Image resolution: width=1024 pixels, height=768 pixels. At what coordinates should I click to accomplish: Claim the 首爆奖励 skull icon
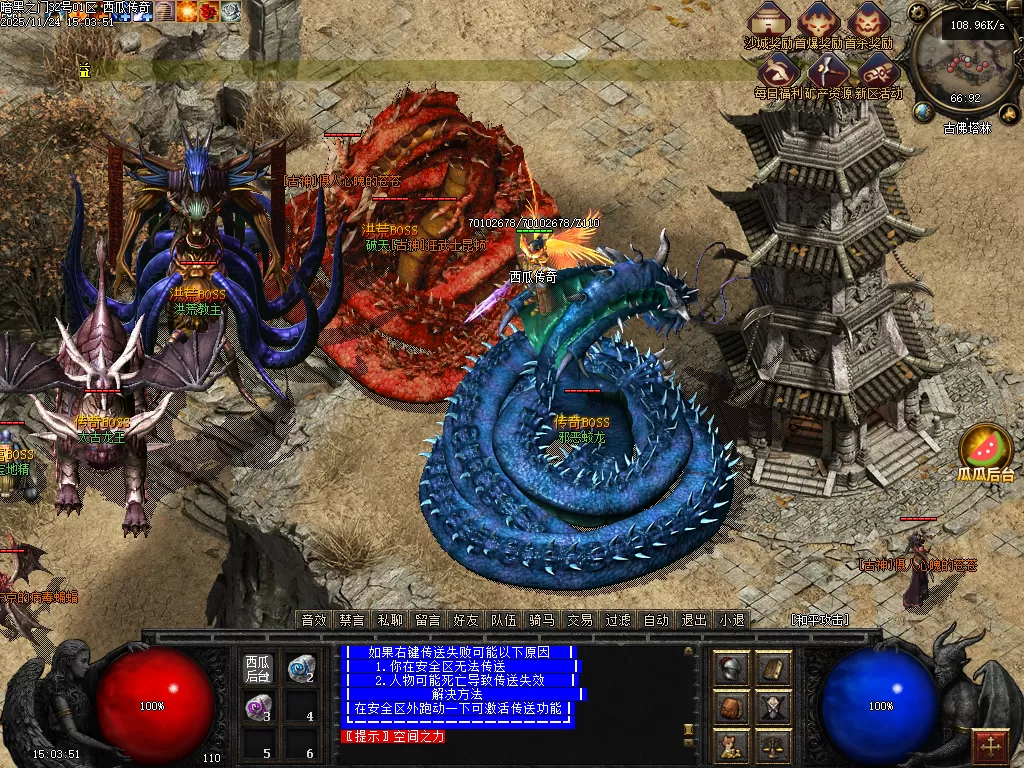(x=819, y=22)
